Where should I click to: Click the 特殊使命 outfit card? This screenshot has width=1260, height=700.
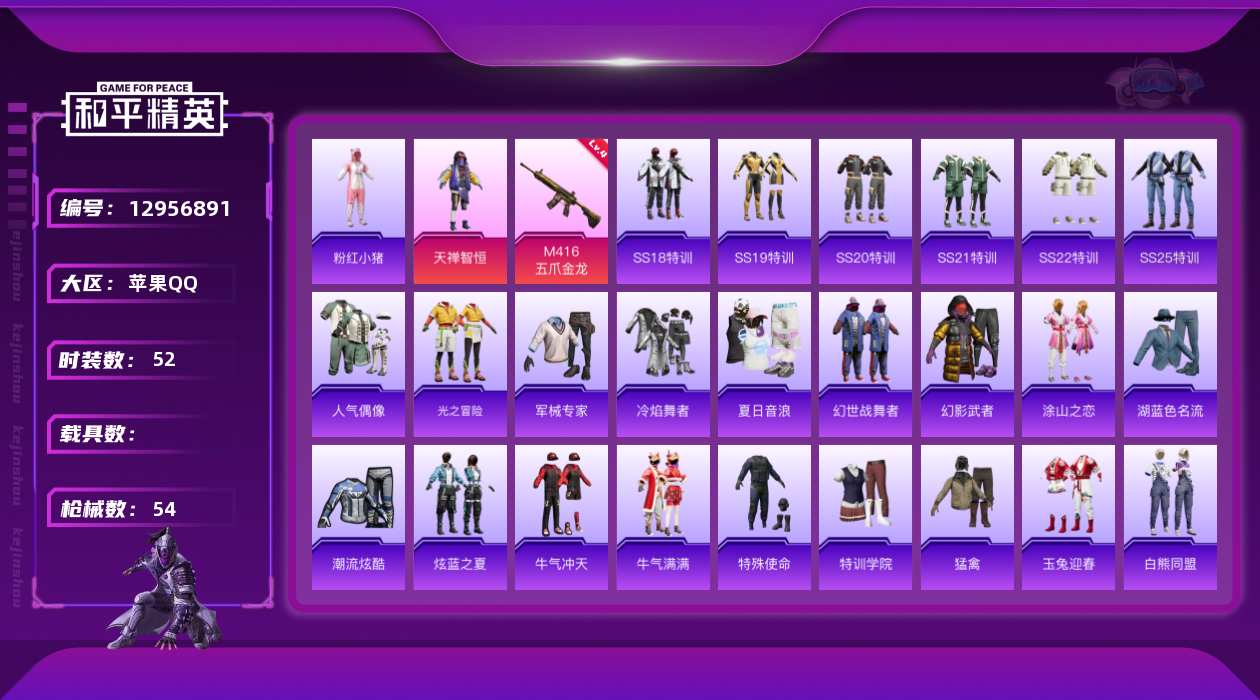[x=764, y=517]
